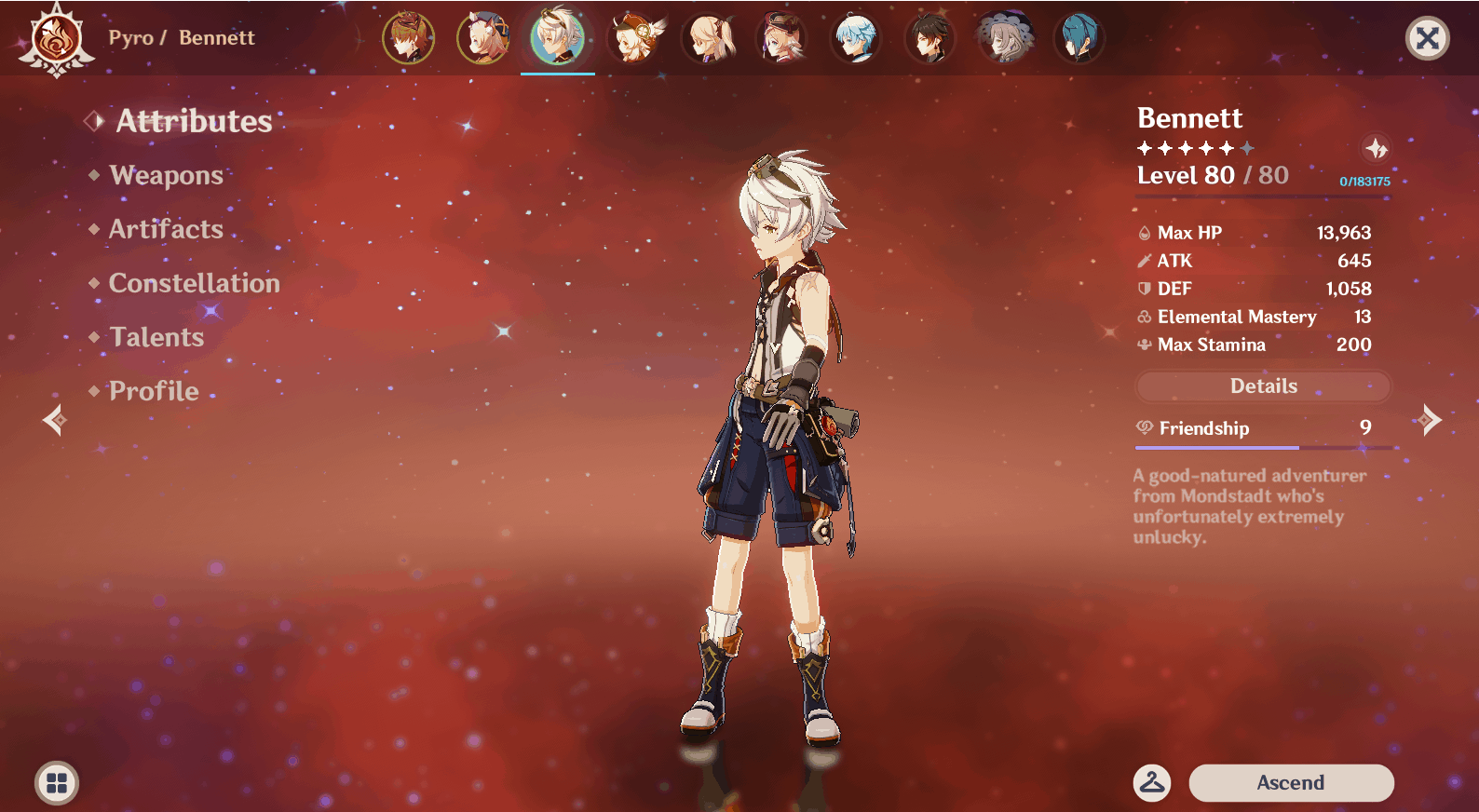Select Tartaglia's portrait in character row
This screenshot has width=1479, height=812.
point(408,38)
